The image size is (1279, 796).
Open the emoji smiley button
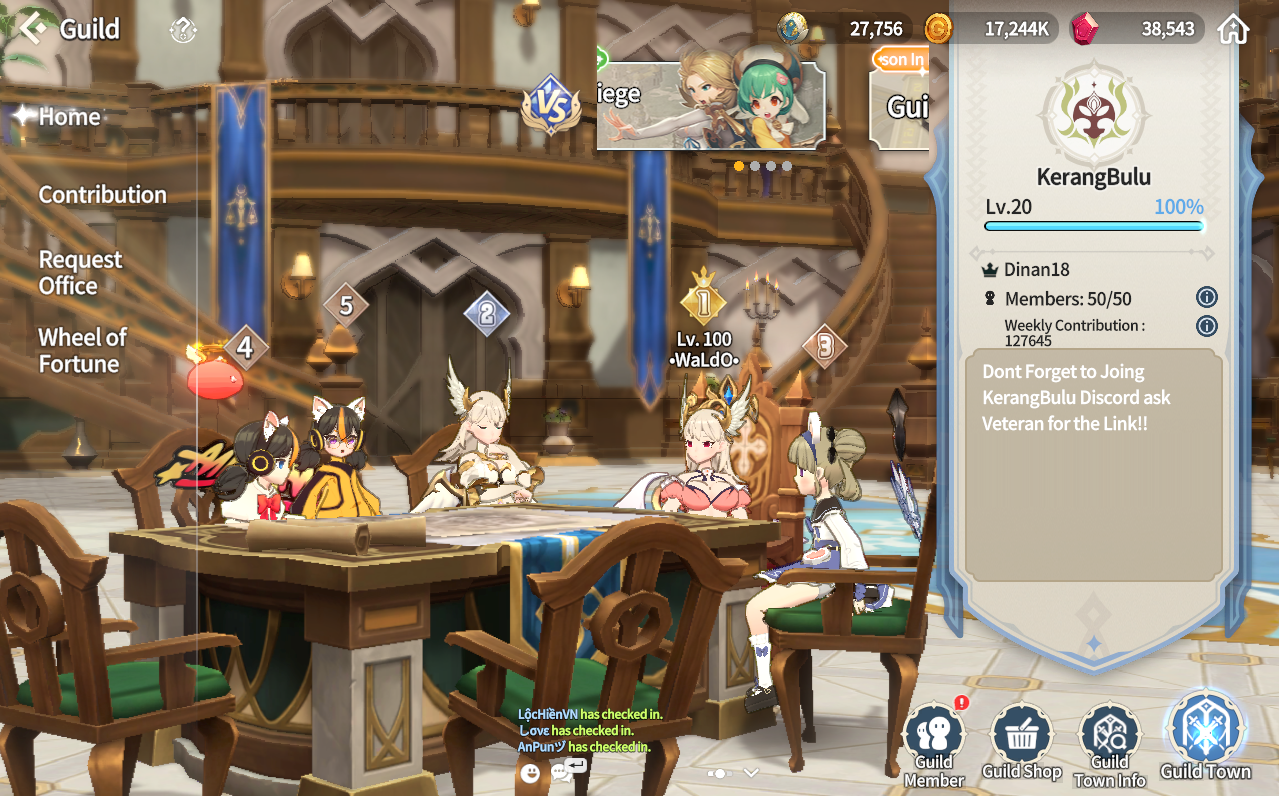pyautogui.click(x=530, y=772)
